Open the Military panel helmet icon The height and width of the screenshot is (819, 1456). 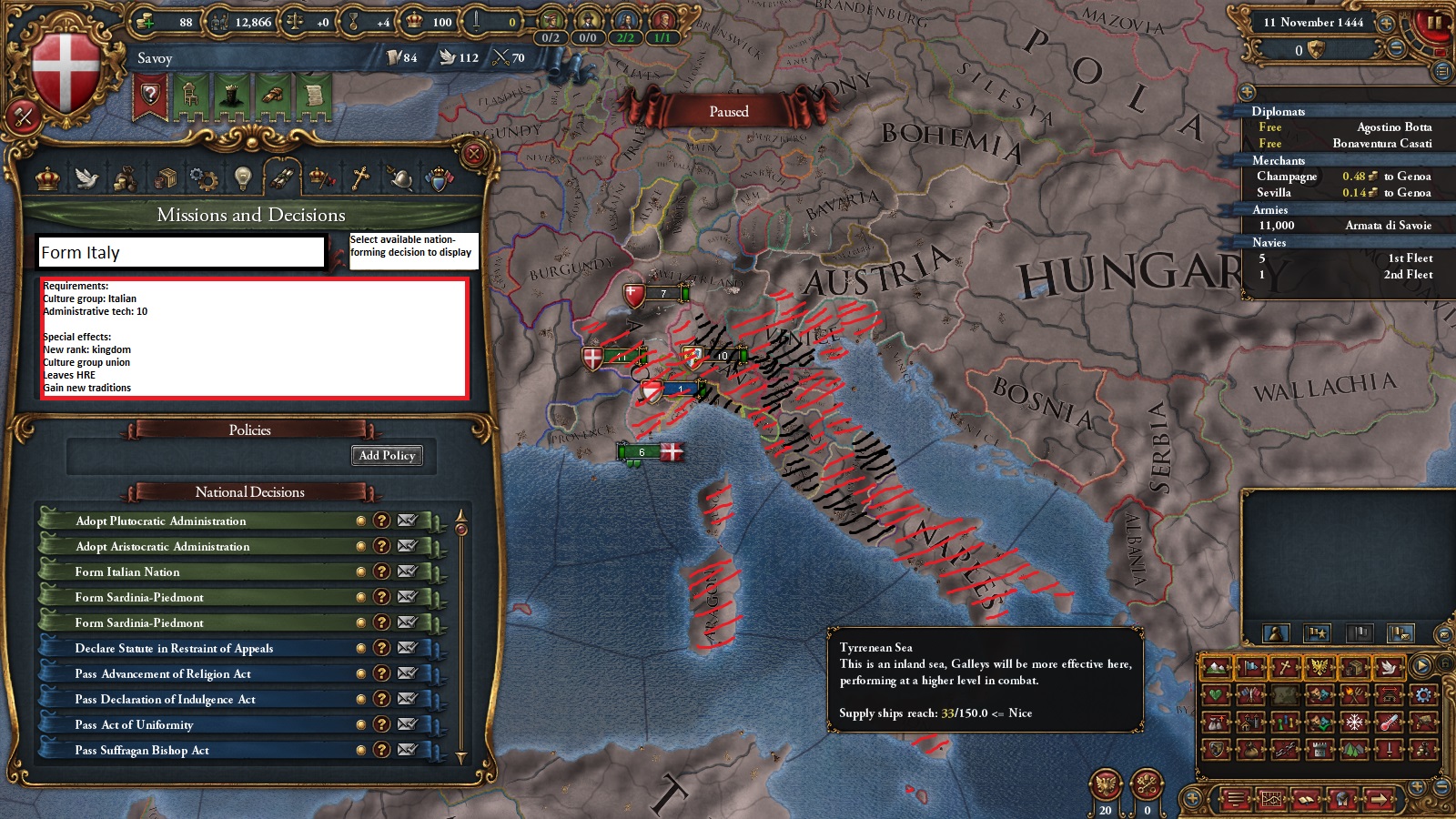pyautogui.click(x=400, y=179)
